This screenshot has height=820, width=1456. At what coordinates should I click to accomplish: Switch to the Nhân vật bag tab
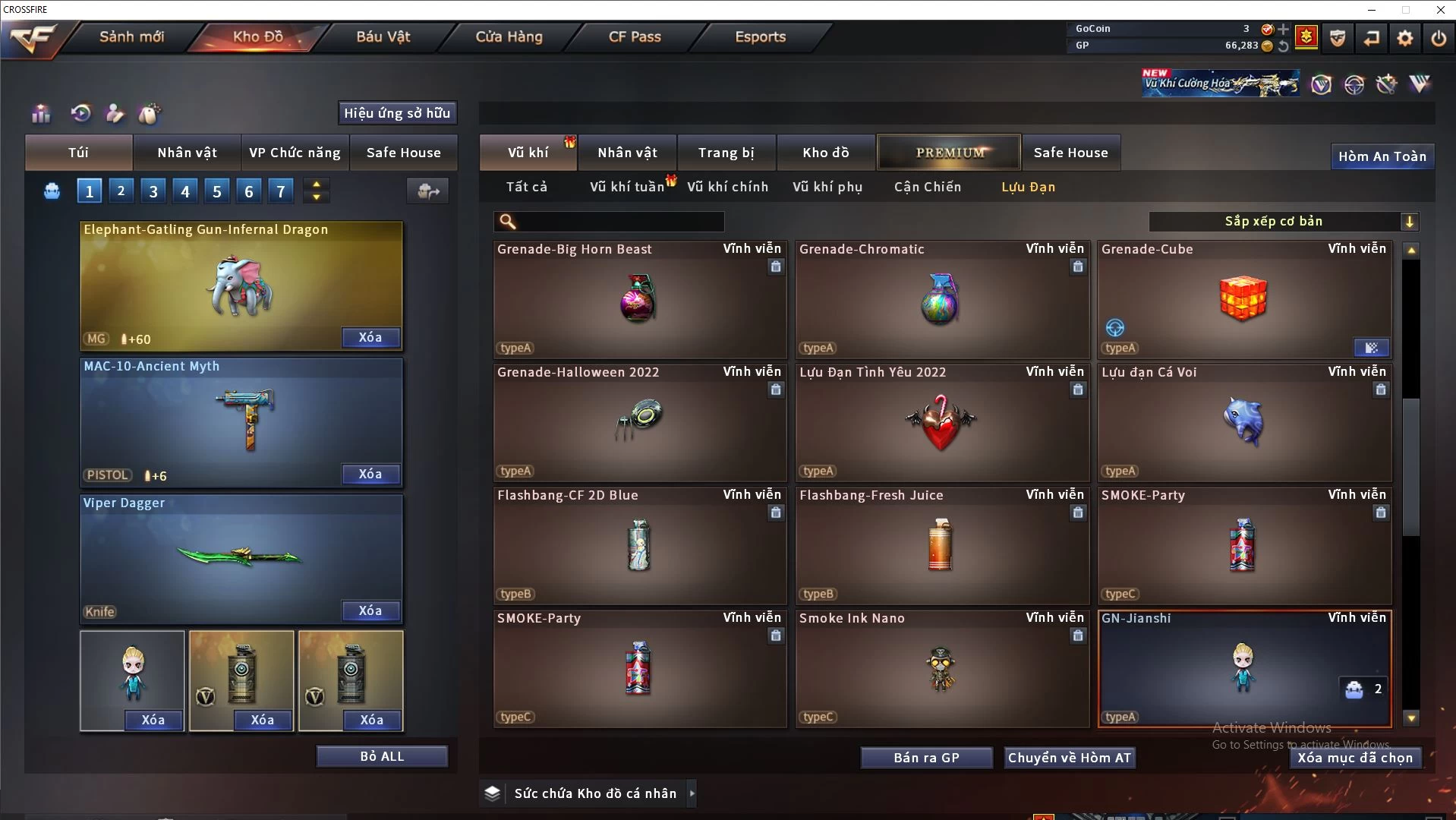[187, 153]
